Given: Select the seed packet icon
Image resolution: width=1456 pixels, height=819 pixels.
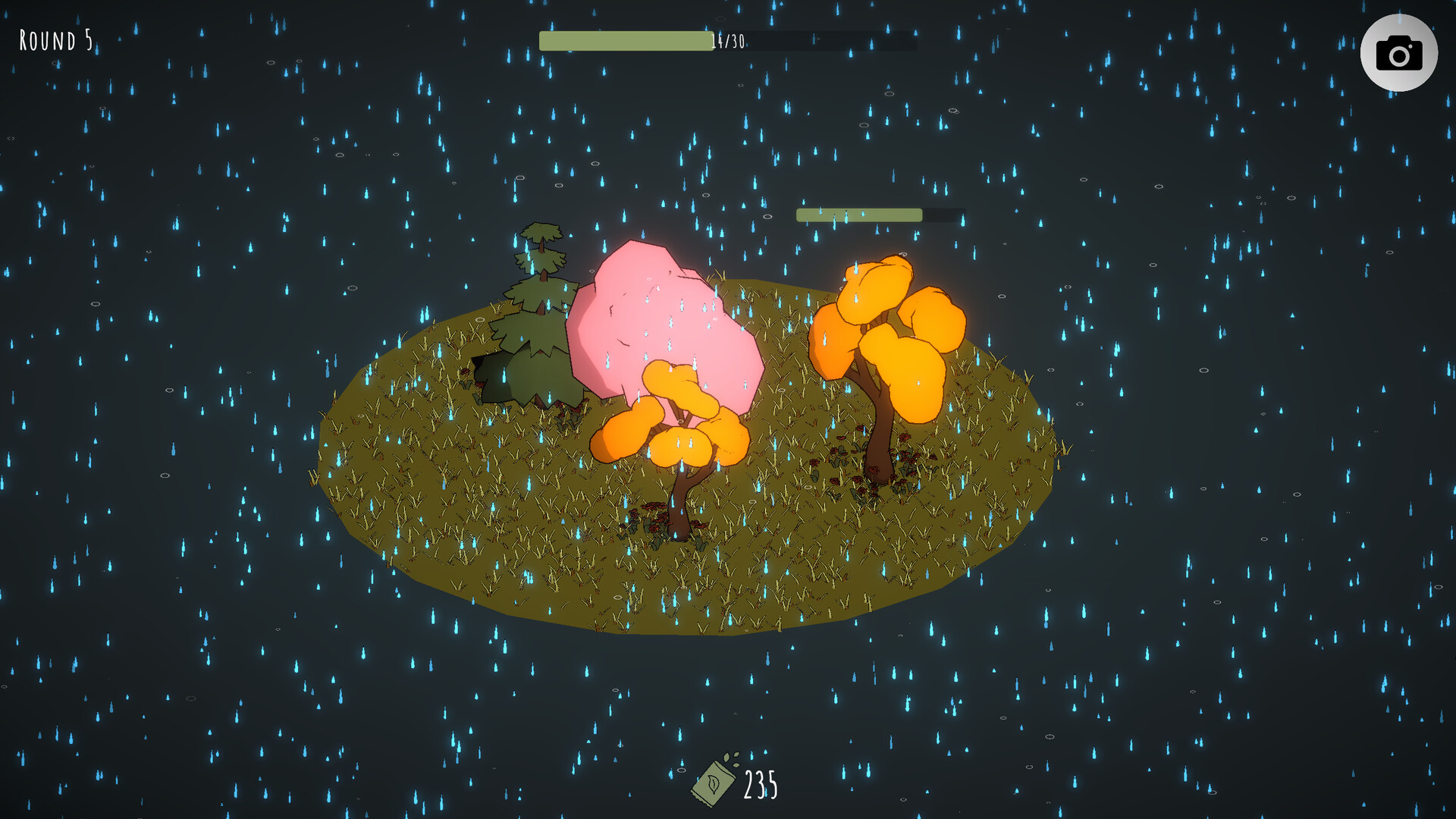Looking at the screenshot, I should tap(715, 782).
